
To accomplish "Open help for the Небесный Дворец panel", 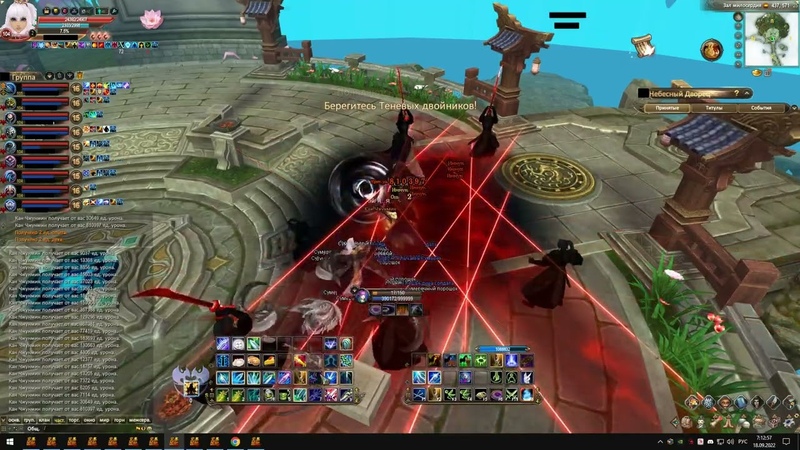I will click(x=738, y=92).
